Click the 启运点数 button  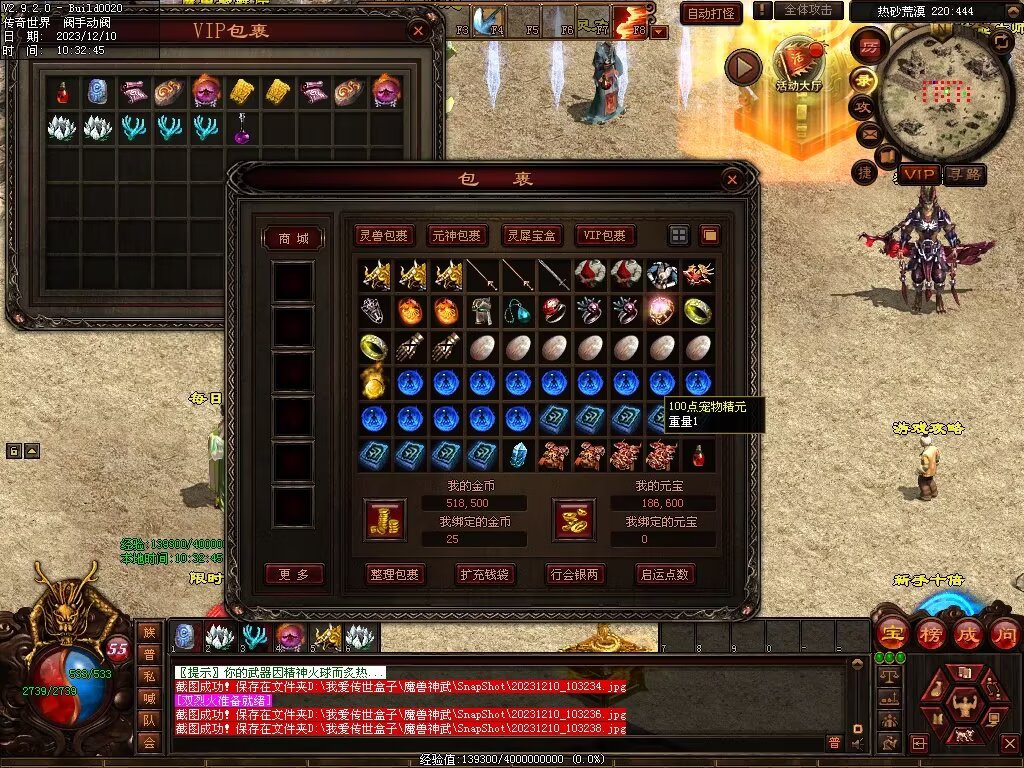point(665,574)
